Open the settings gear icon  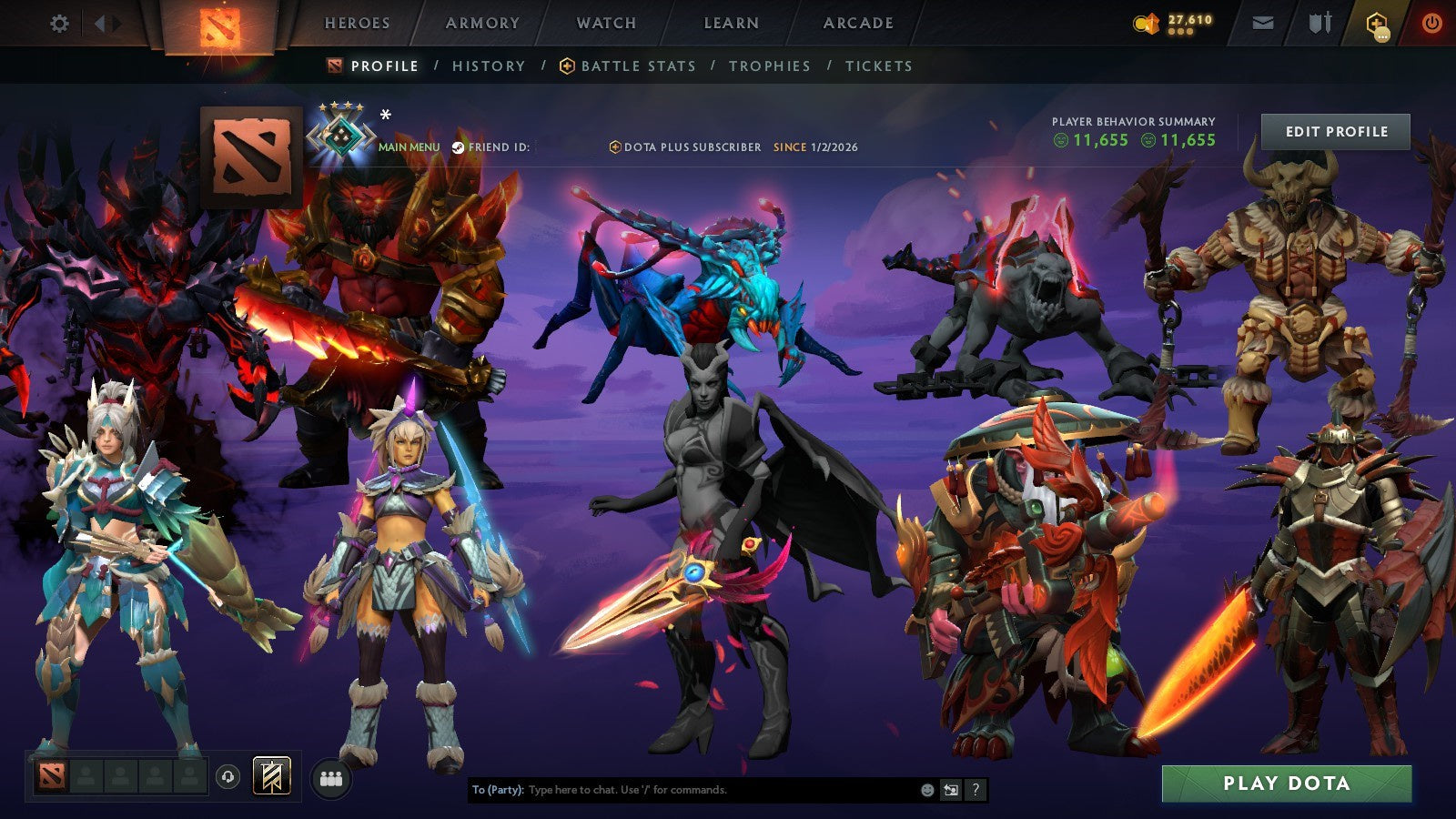click(x=60, y=25)
